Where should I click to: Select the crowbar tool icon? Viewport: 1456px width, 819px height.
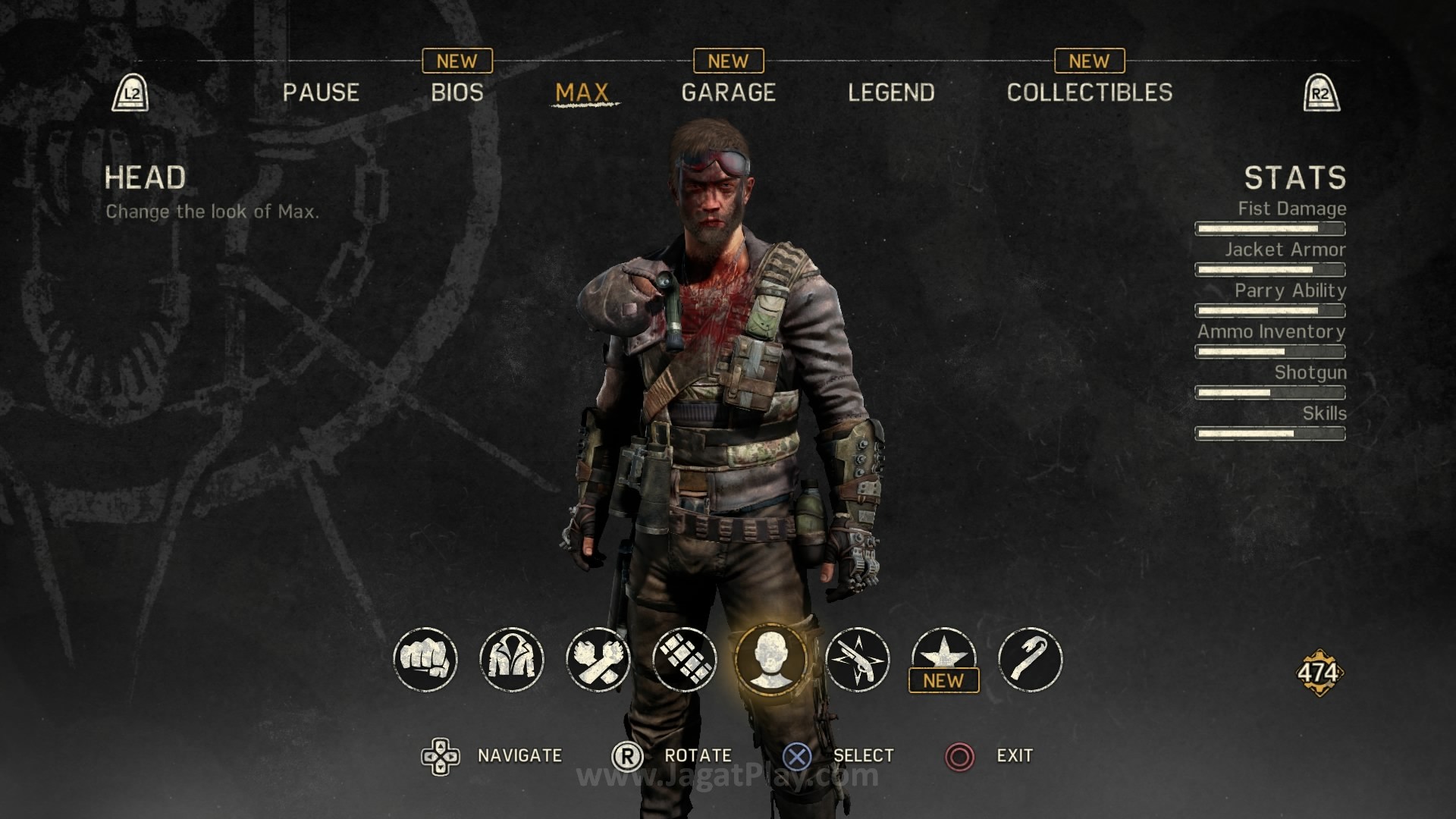click(1031, 659)
